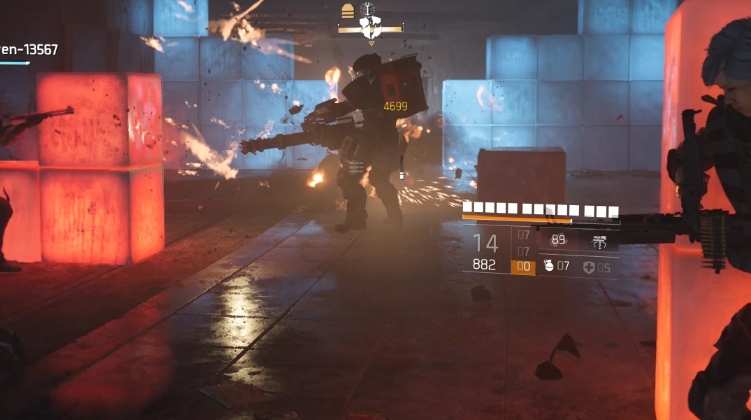Use the medkit shield-cross icon
751x420 pixels.
[x=588, y=267]
